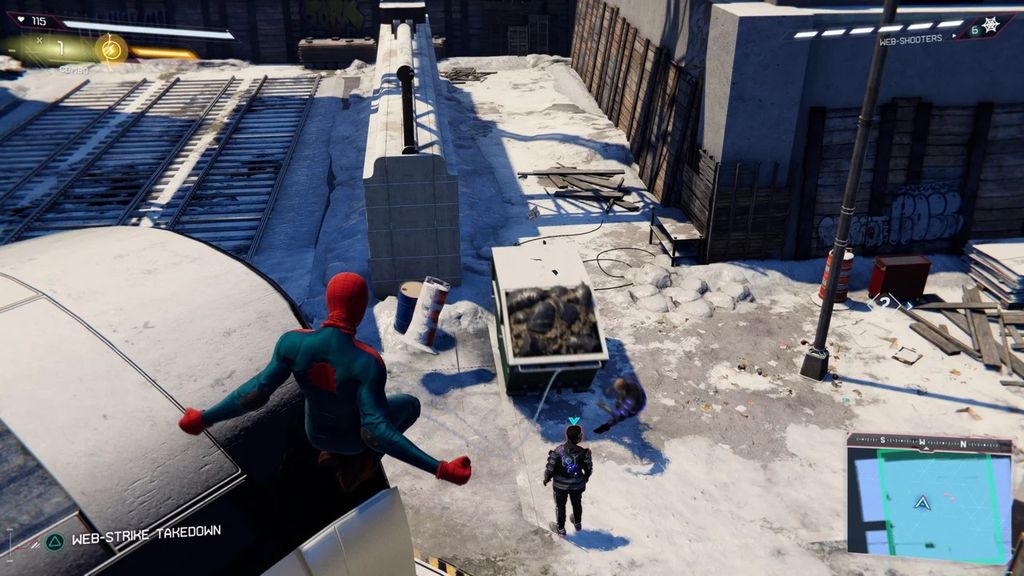This screenshot has height=576, width=1024.
Task: Click the player arrow on the minimap
Action: point(922,503)
